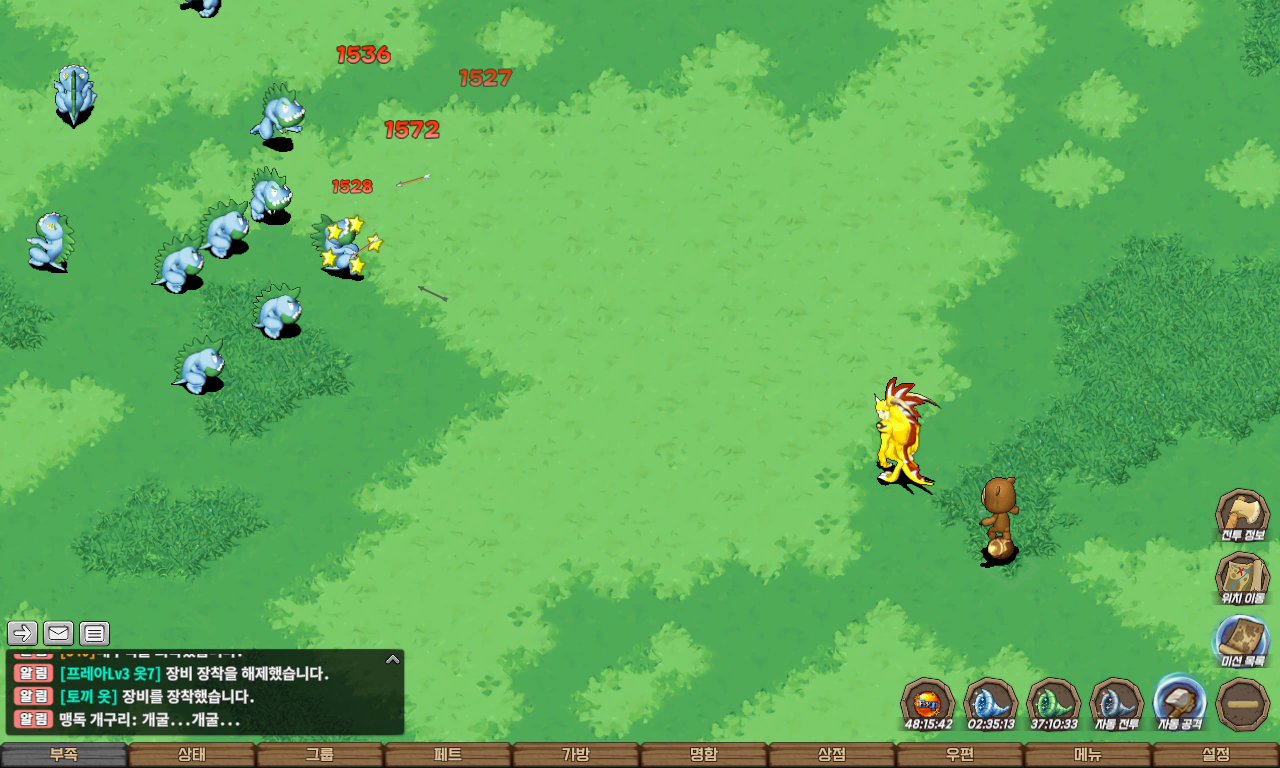Click the 위치 이동 location move map icon
The width and height of the screenshot is (1280, 768).
[x=1242, y=578]
